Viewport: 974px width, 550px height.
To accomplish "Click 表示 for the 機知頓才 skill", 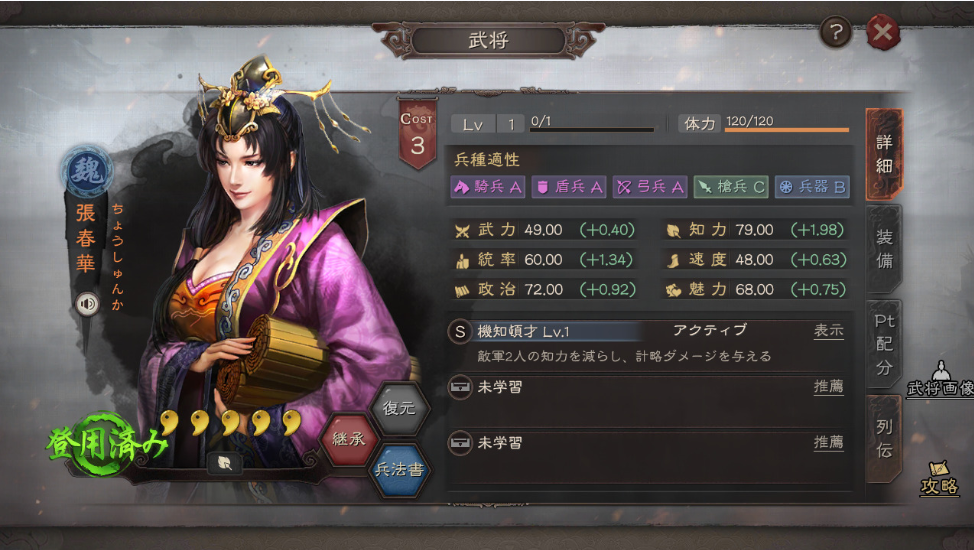I will pyautogui.click(x=828, y=331).
